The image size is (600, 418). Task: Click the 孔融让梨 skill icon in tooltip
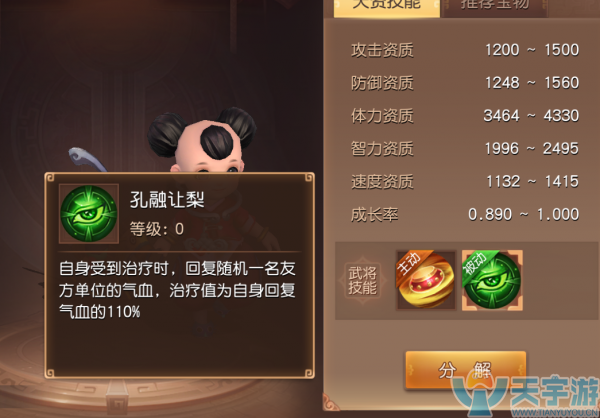(x=88, y=211)
